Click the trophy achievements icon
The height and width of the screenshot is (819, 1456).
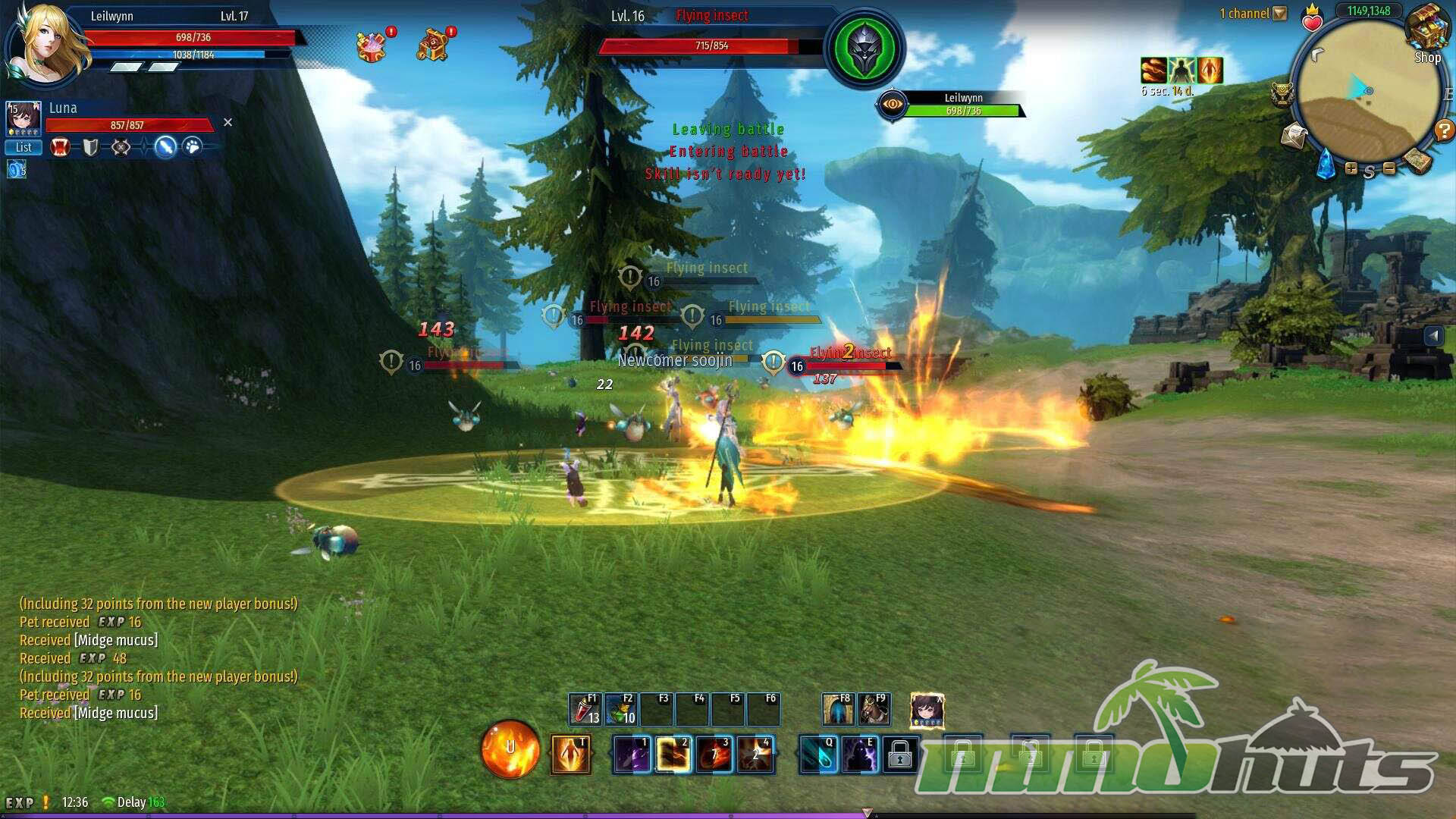tap(1282, 95)
